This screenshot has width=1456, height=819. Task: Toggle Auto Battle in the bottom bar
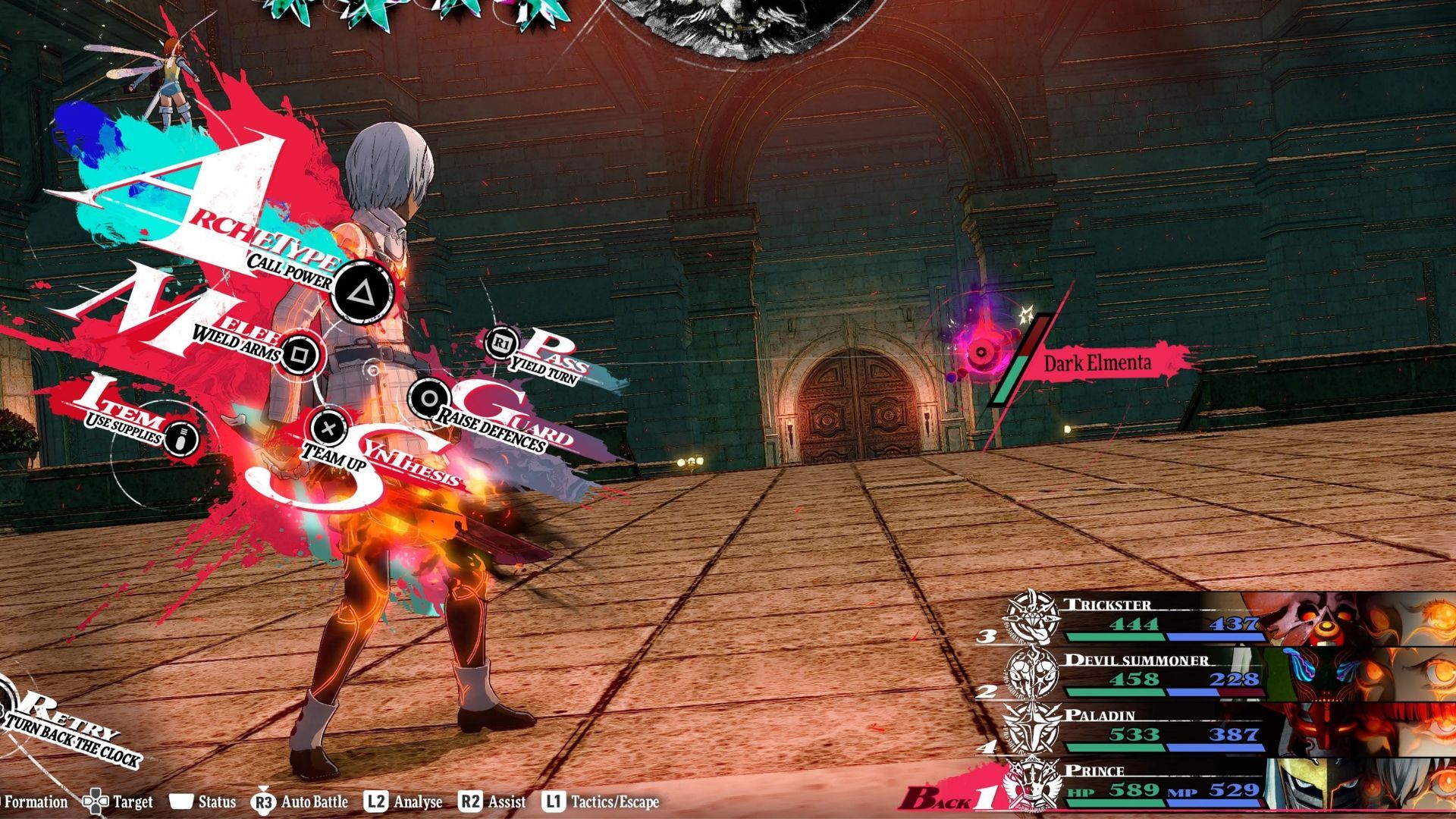[302, 802]
